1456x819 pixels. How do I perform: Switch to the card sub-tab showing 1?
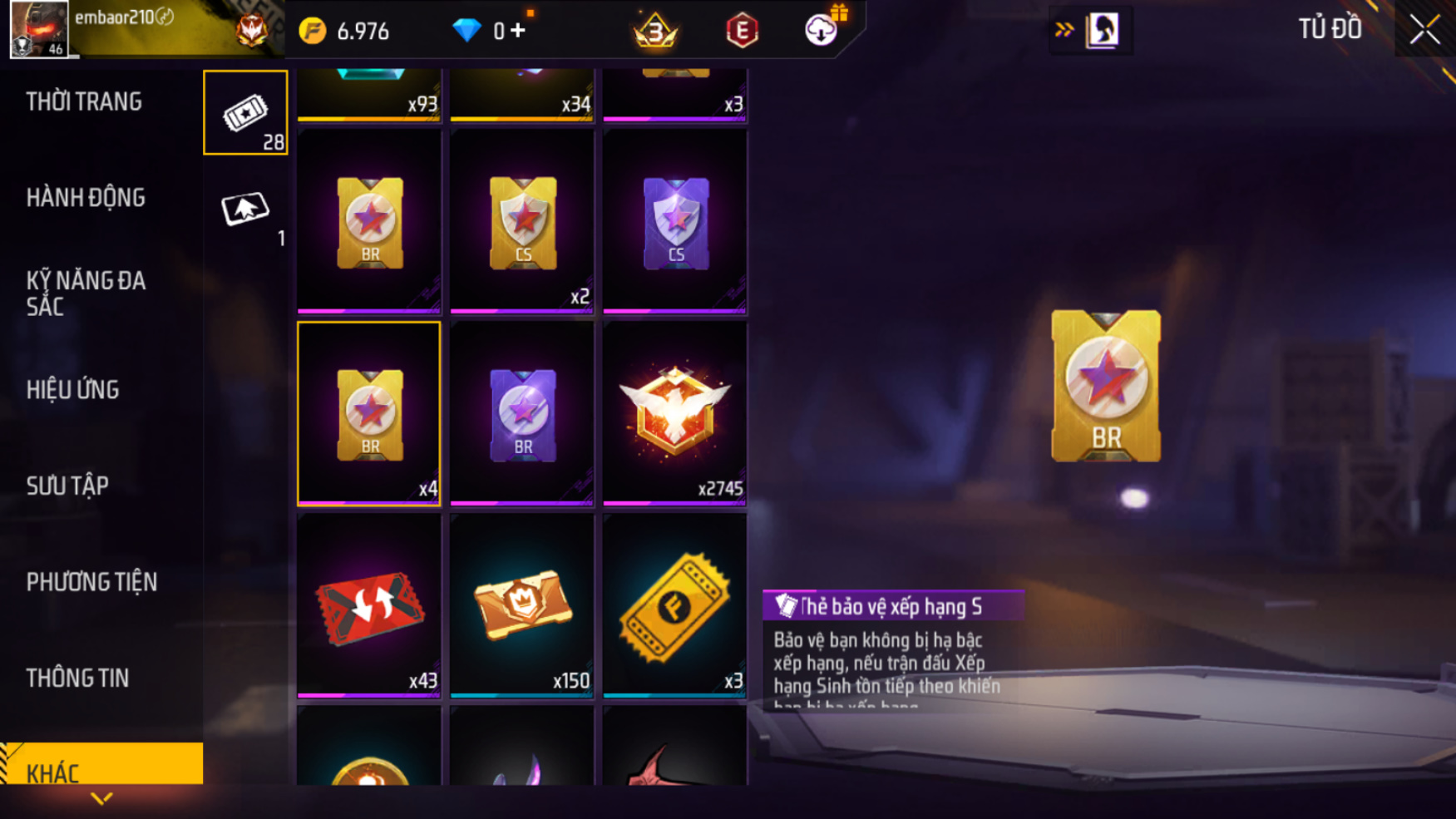pos(245,210)
